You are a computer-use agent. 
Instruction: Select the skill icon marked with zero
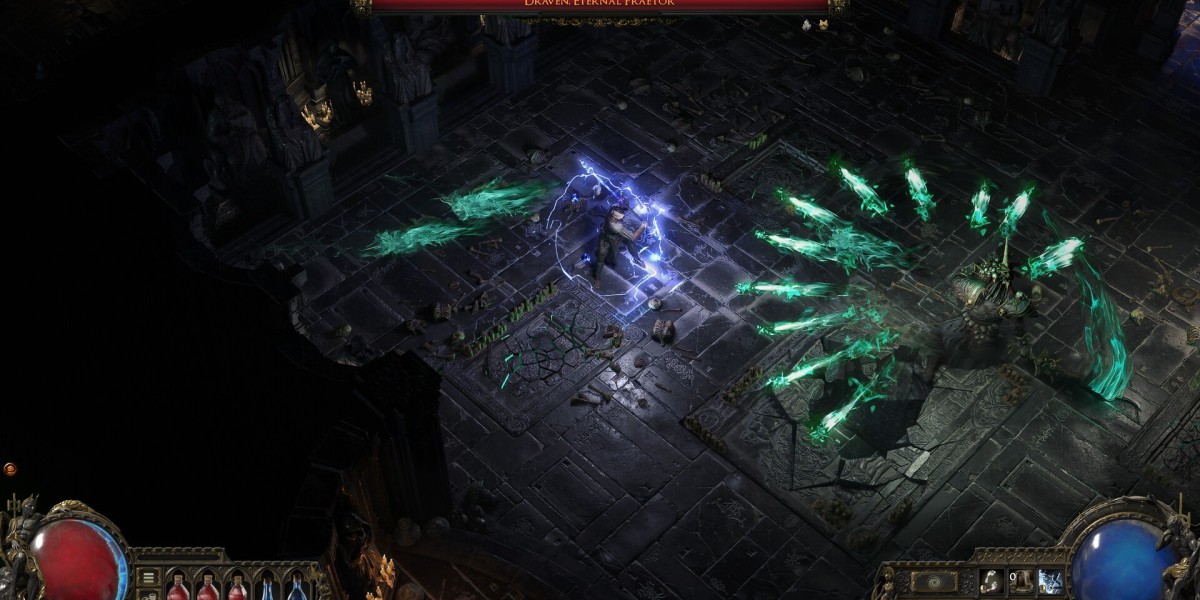(x=1021, y=581)
